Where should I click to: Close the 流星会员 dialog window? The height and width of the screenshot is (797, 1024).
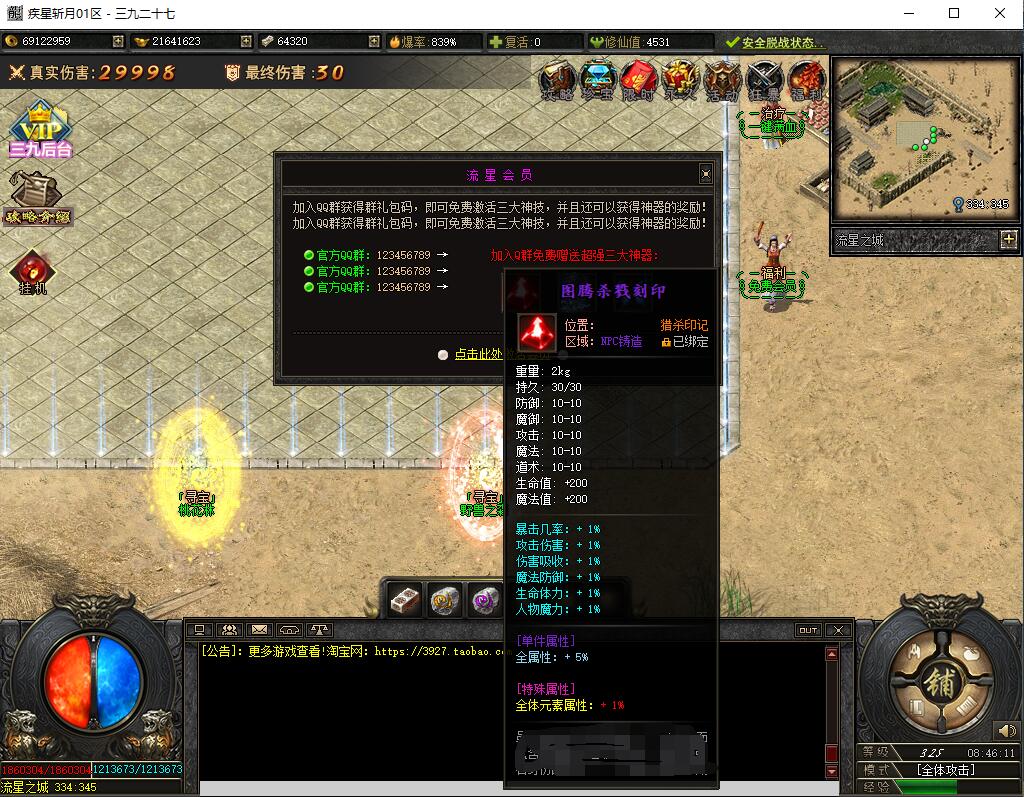705,174
